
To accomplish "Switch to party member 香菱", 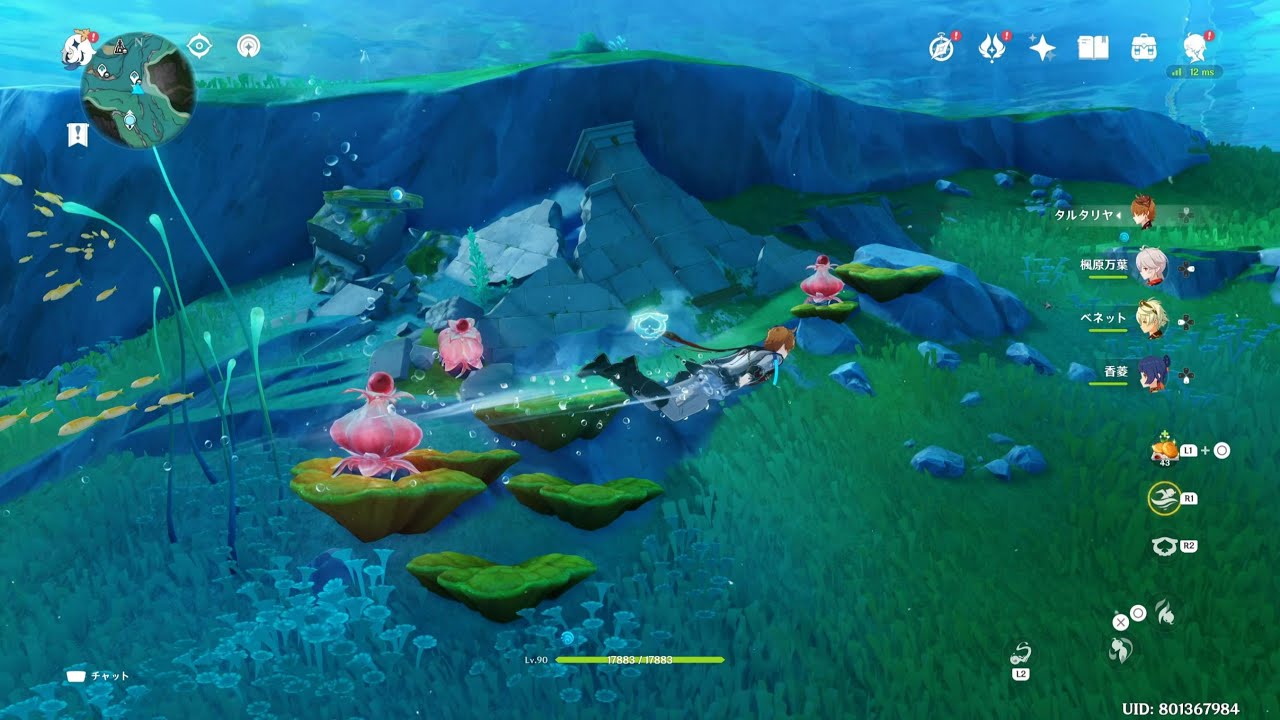I will [1152, 373].
